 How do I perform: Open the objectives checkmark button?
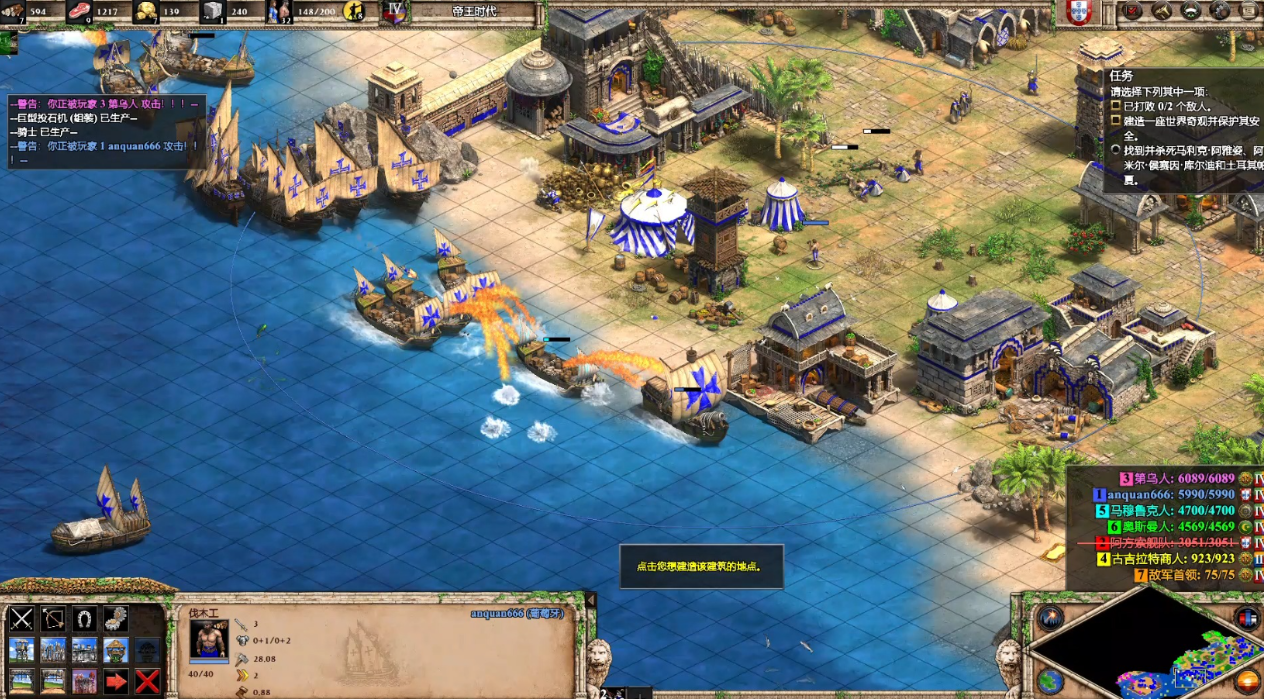coord(1133,11)
